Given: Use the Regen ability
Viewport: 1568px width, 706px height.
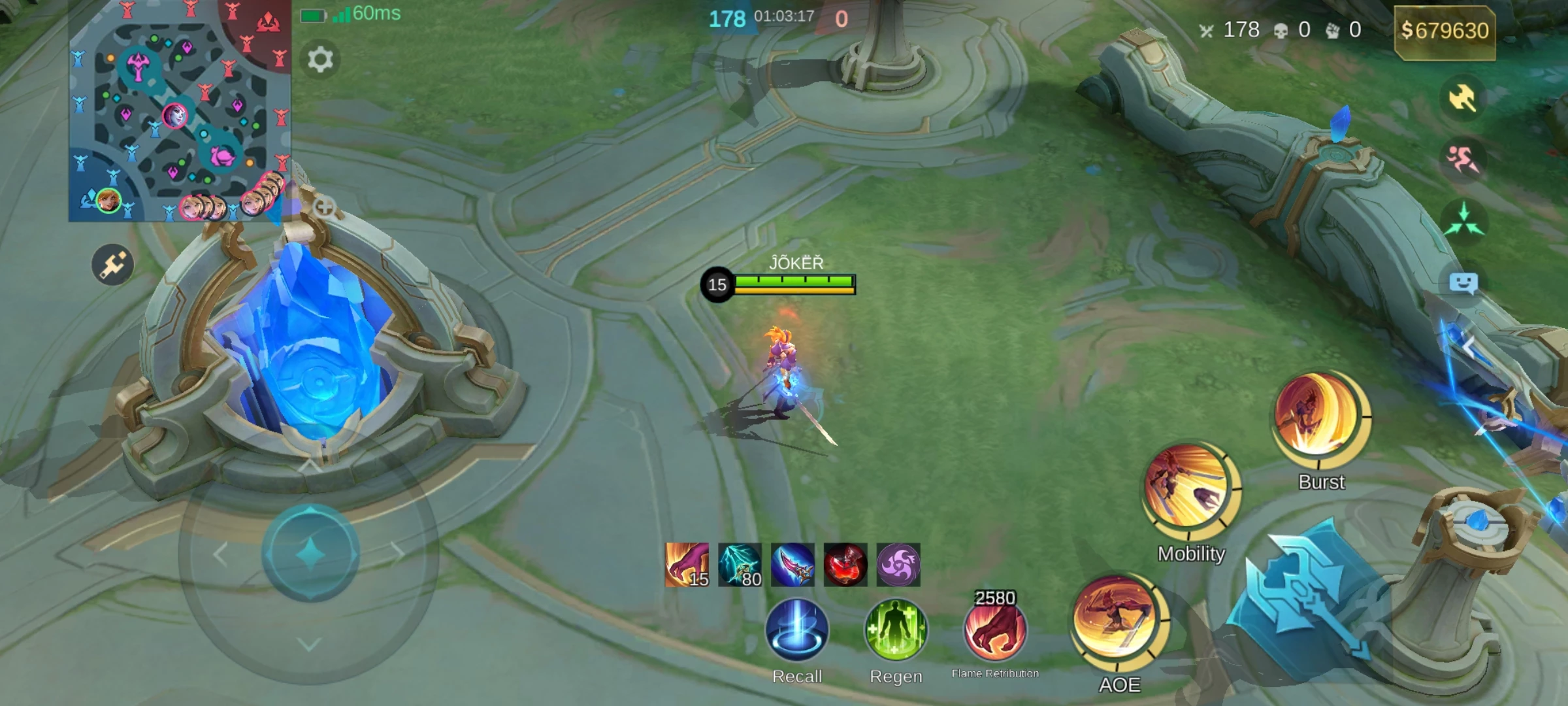Looking at the screenshot, I should tap(896, 630).
